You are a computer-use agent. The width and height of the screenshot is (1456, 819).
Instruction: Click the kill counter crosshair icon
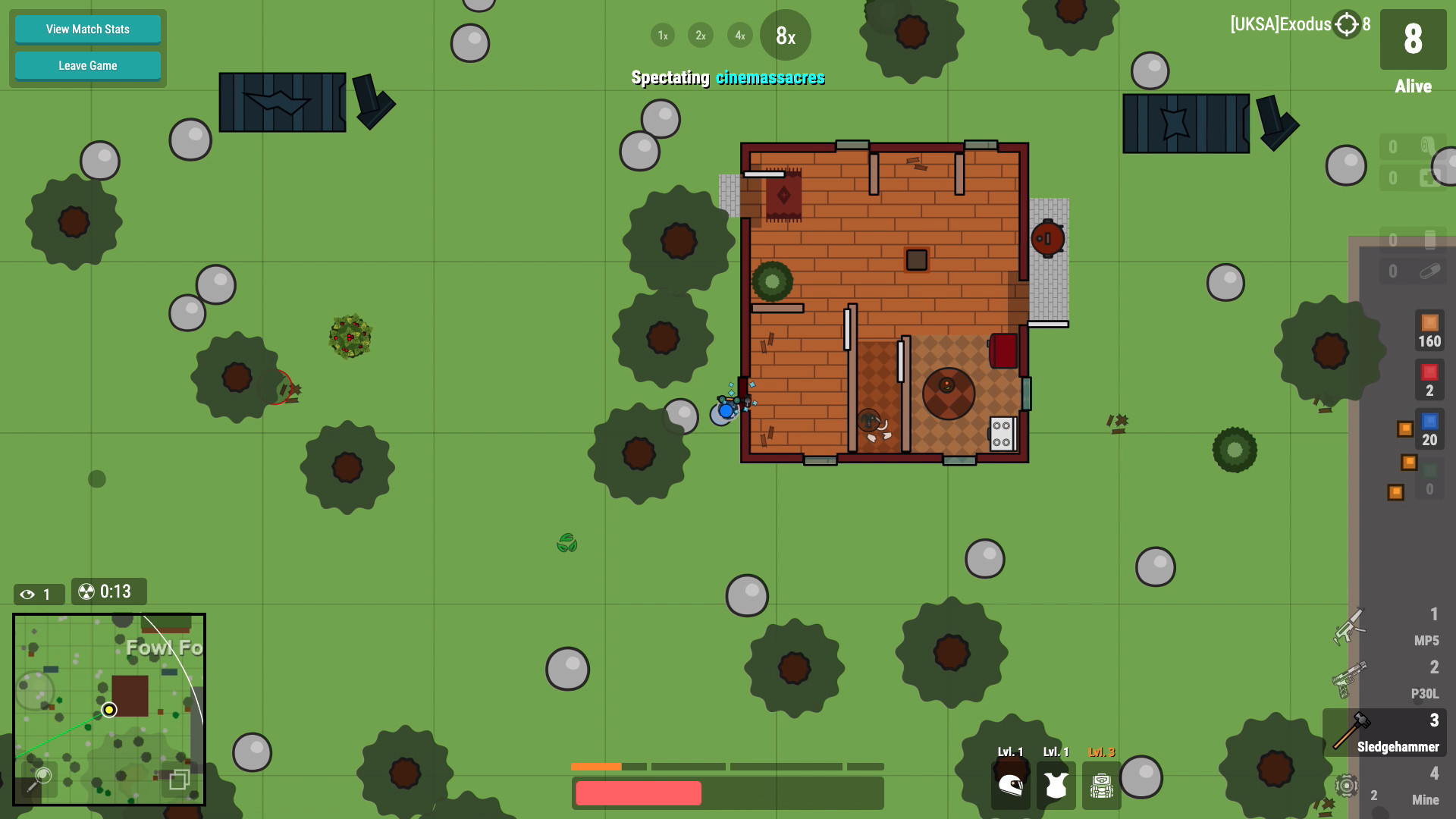click(1345, 24)
